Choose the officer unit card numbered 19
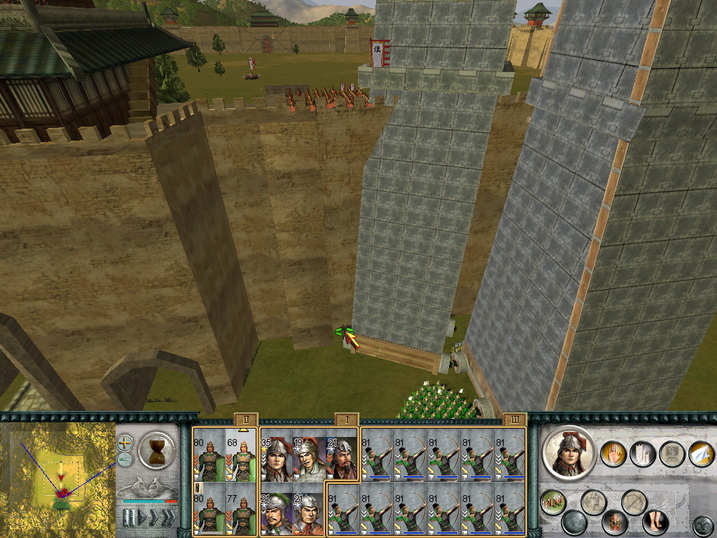The width and height of the screenshot is (717, 538). (308, 458)
